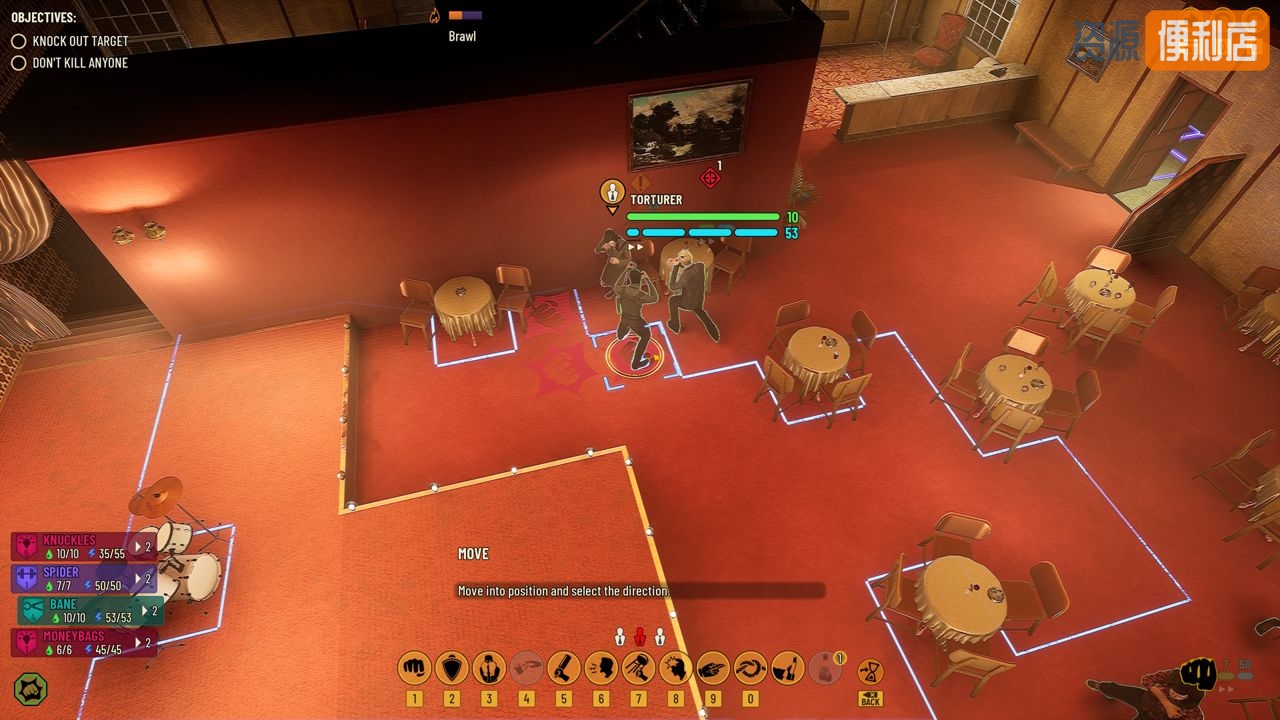Click the hourglass end-turn icon
This screenshot has width=1280, height=720.
(x=870, y=669)
